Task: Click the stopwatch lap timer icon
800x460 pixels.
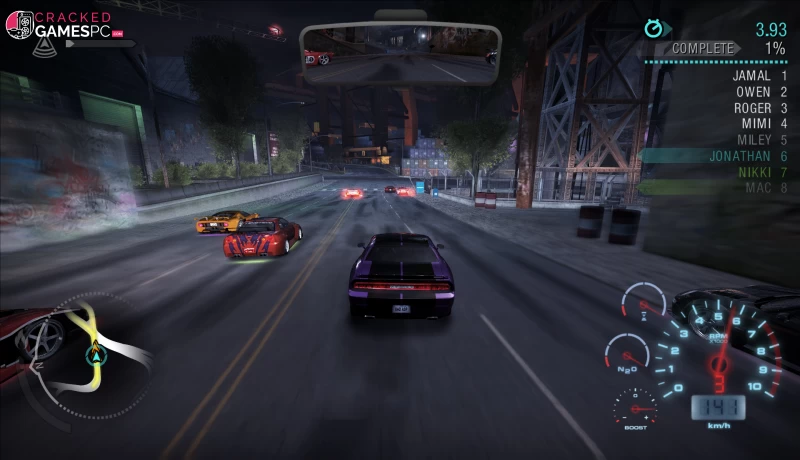Action: 656,29
